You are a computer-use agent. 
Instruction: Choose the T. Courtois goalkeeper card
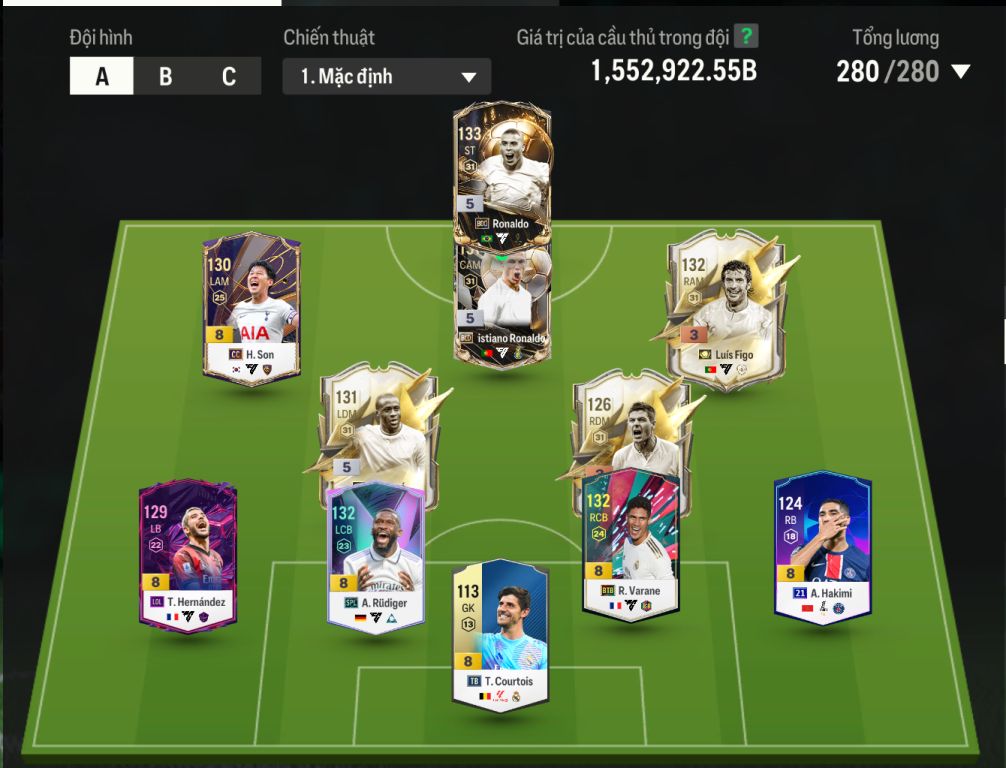pyautogui.click(x=500, y=635)
